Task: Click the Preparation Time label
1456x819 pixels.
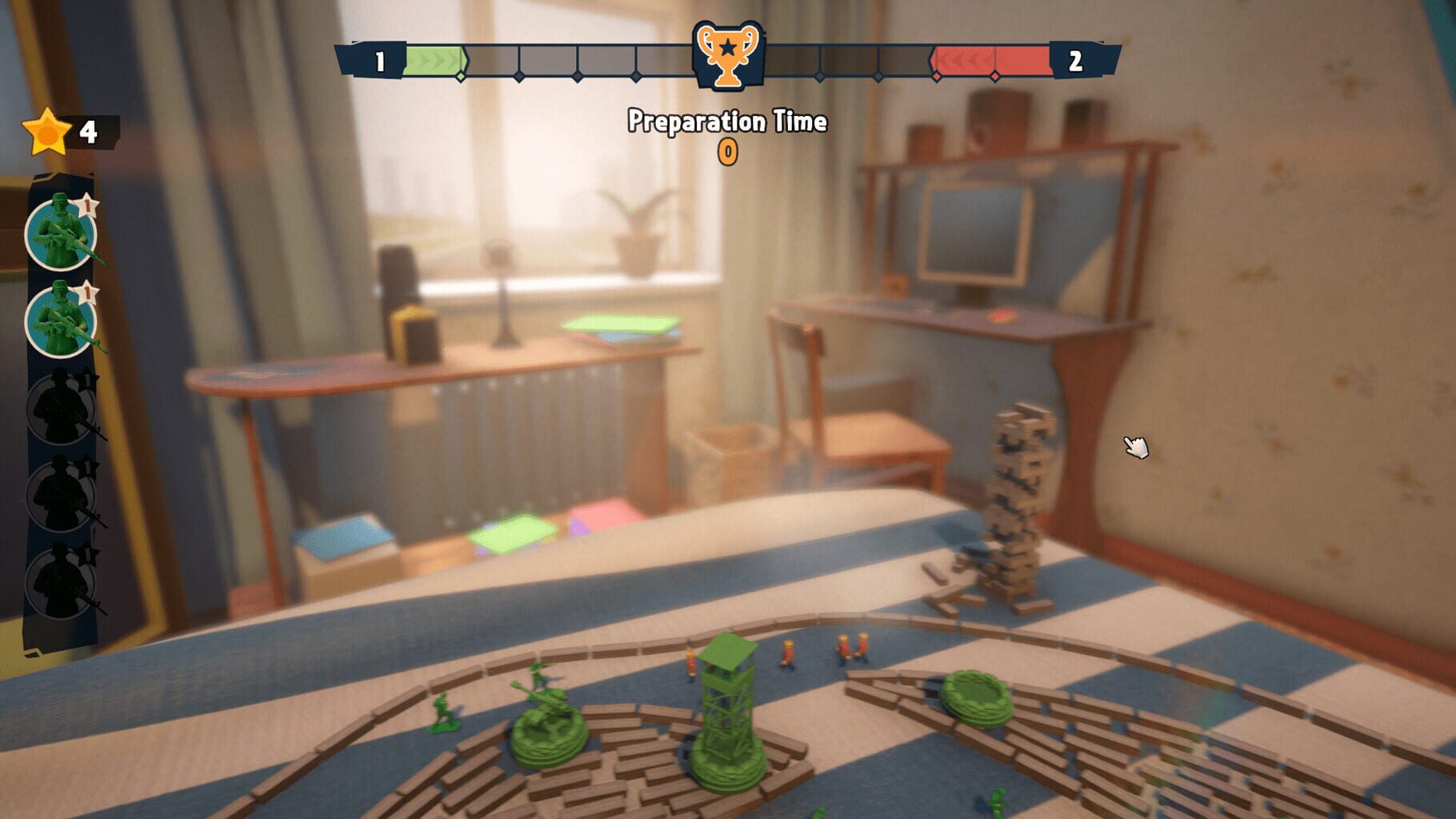Action: 726,120
